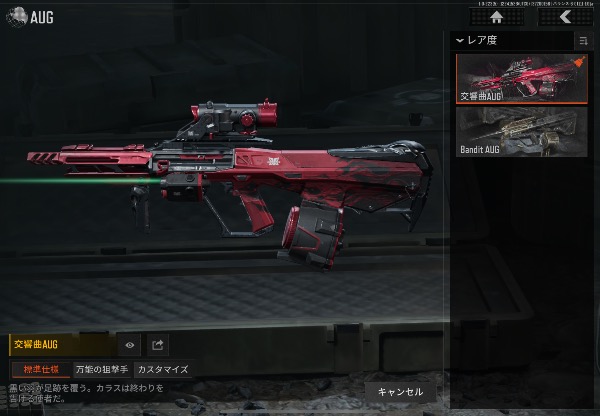Share the weapon with the share icon
This screenshot has width=600, height=416.
pos(157,345)
